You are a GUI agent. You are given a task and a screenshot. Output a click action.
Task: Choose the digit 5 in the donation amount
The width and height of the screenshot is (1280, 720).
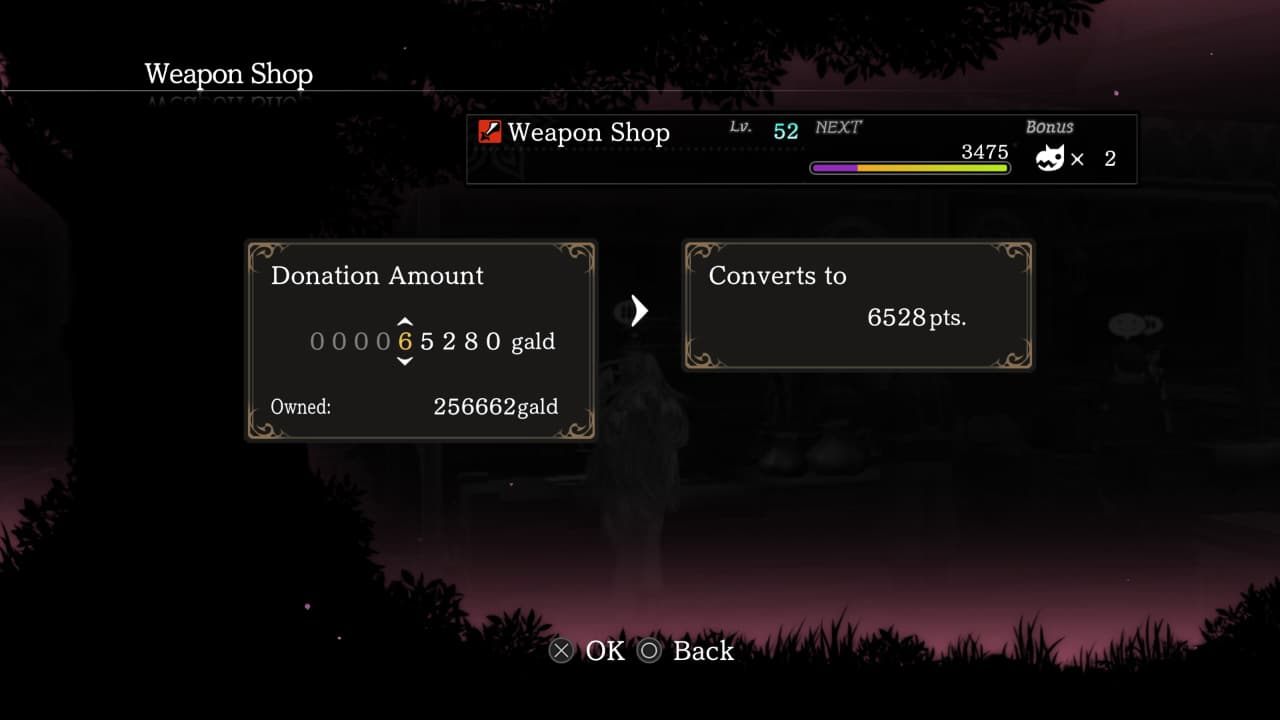427,342
